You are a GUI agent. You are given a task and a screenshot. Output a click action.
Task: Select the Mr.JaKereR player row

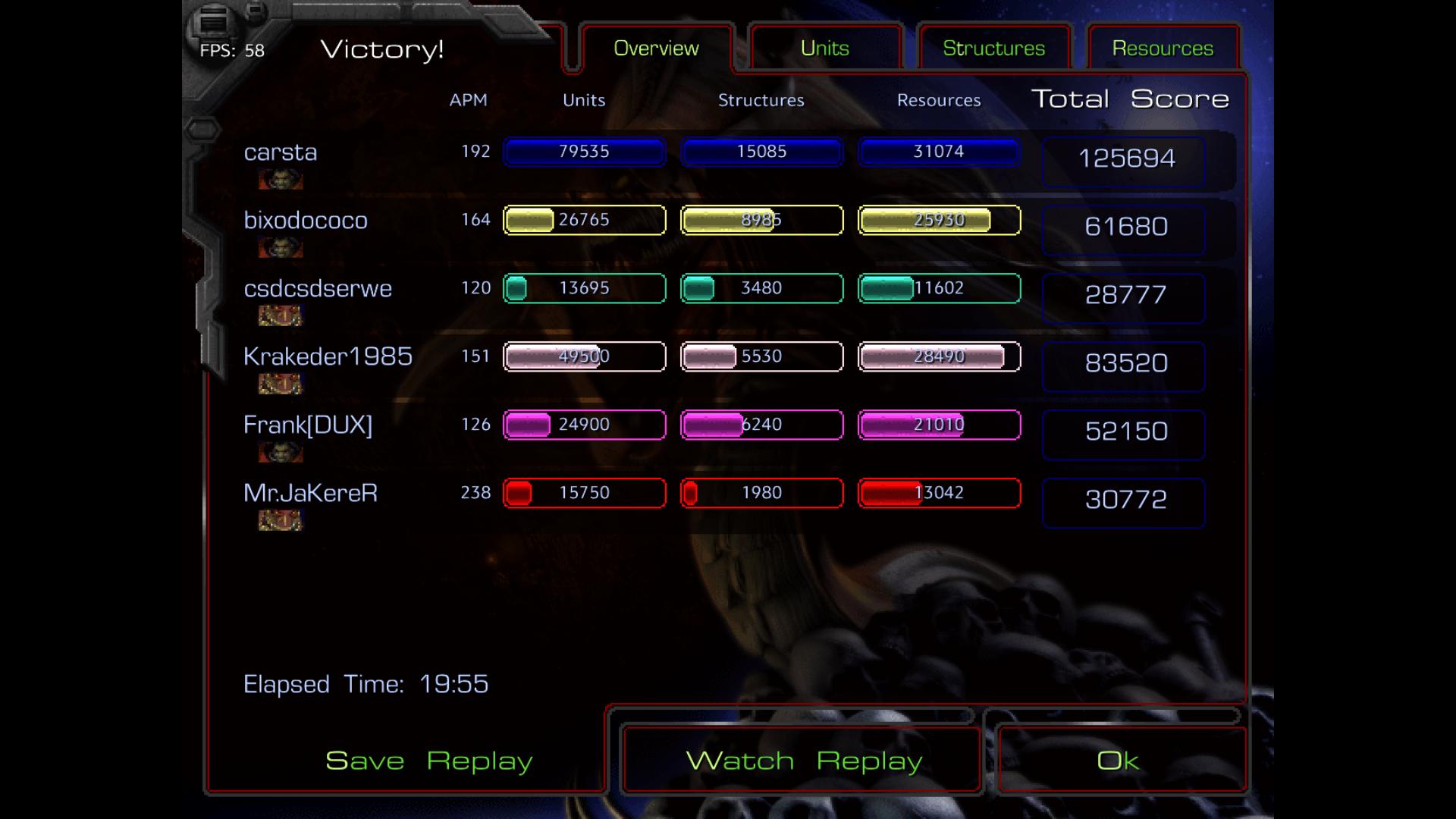pos(310,493)
